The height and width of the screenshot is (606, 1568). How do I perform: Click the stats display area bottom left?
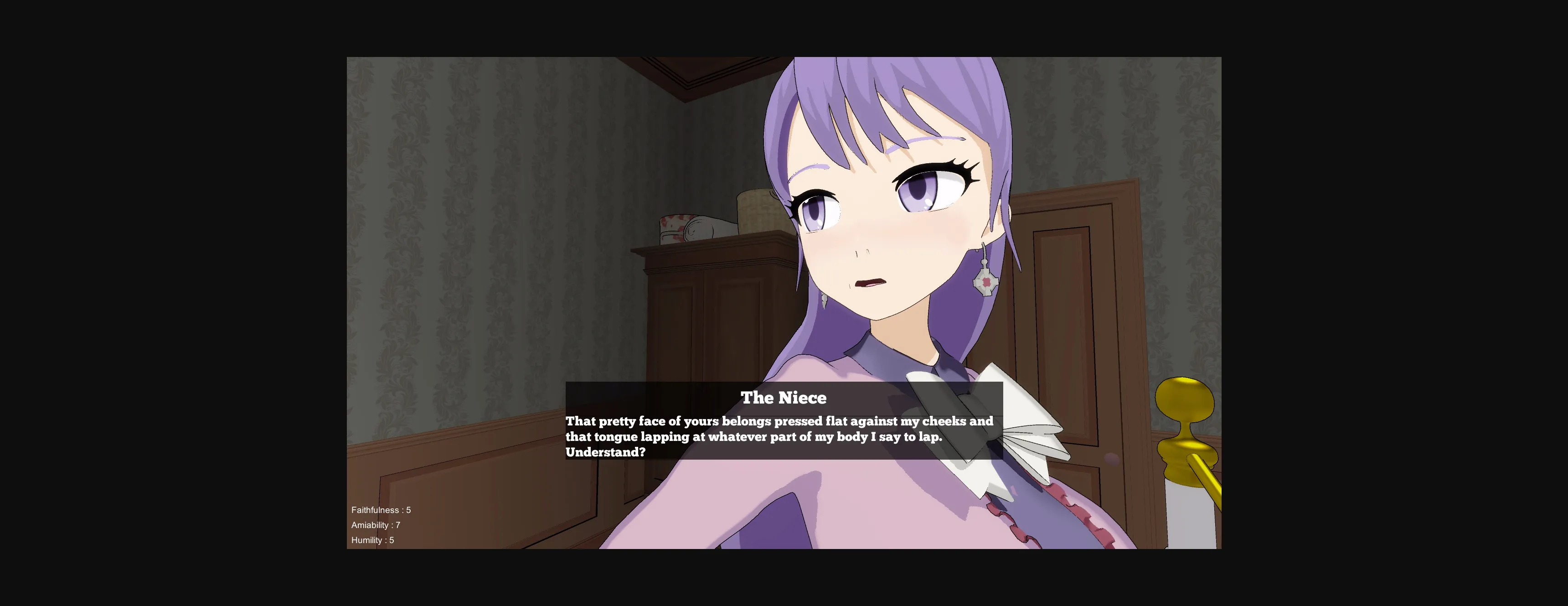pyautogui.click(x=381, y=525)
